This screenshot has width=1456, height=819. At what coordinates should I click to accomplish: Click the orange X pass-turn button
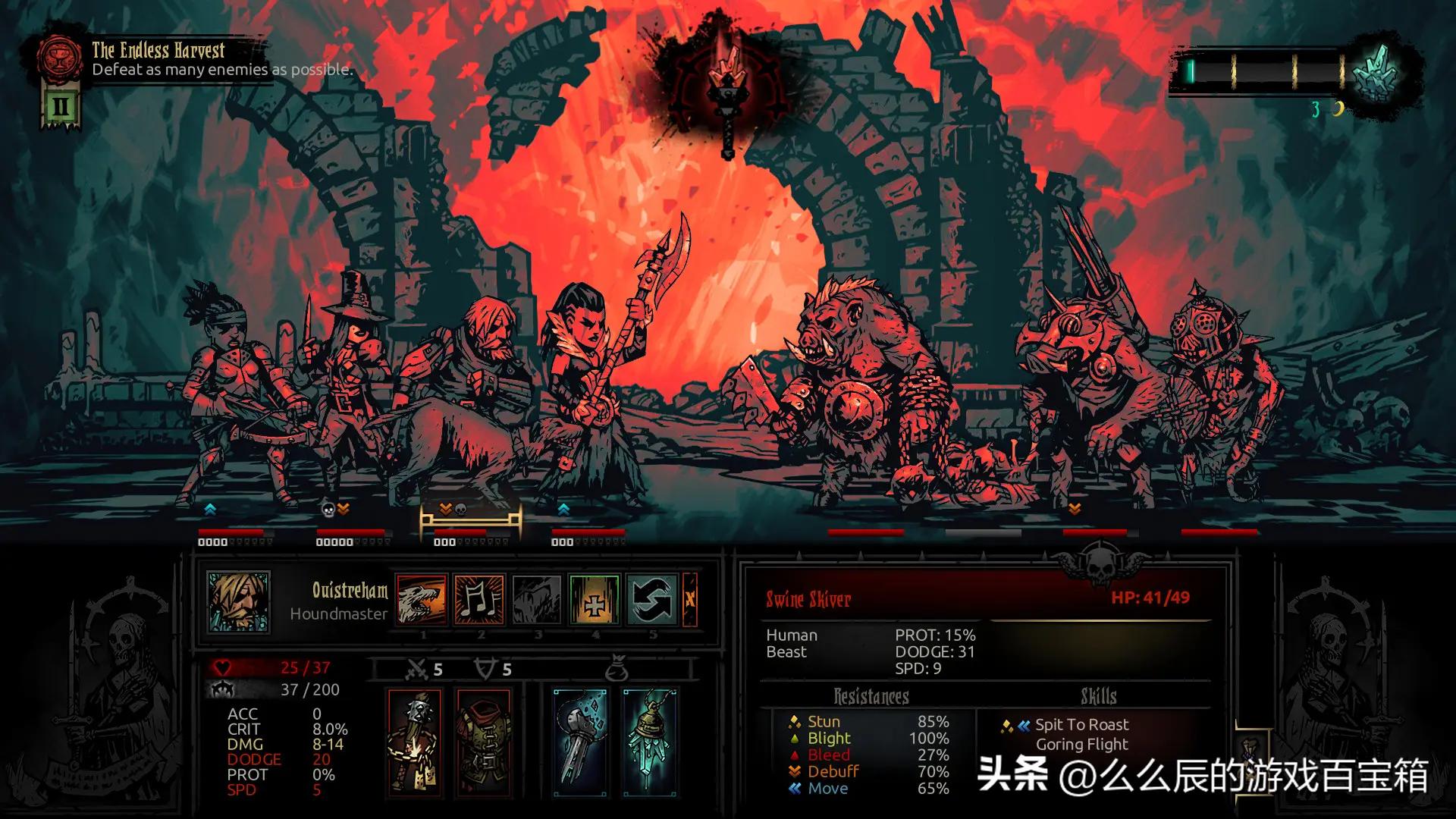pyautogui.click(x=690, y=599)
